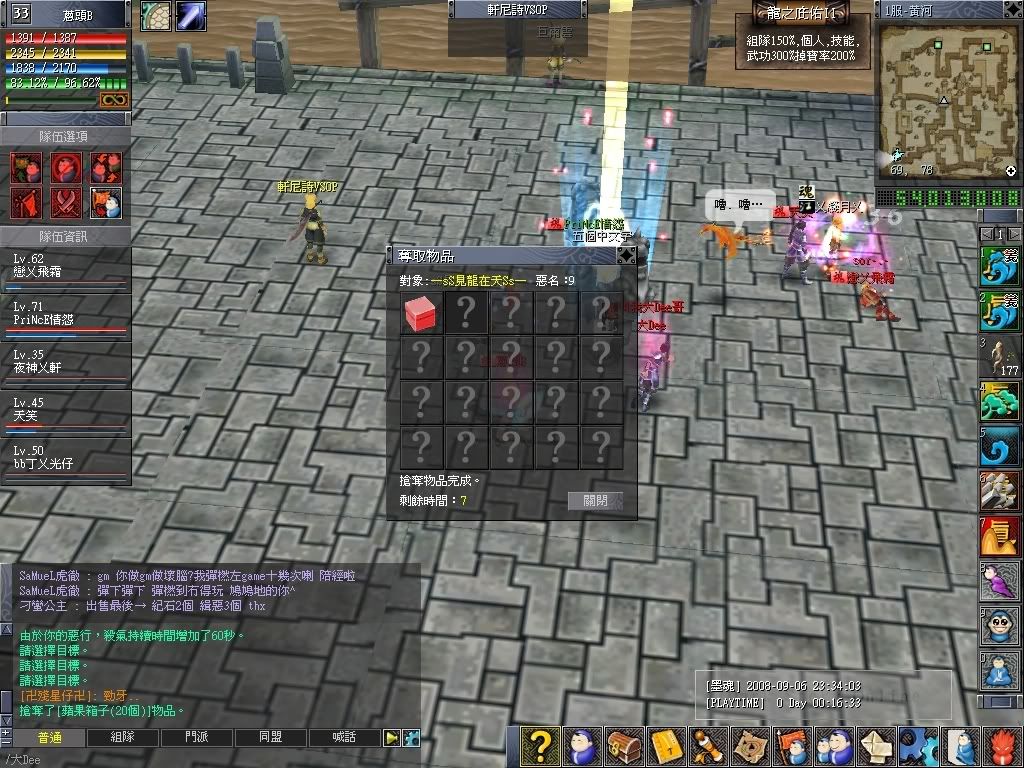
Task: Select party member PriNcE情怨 in the team list
Action: [66, 314]
